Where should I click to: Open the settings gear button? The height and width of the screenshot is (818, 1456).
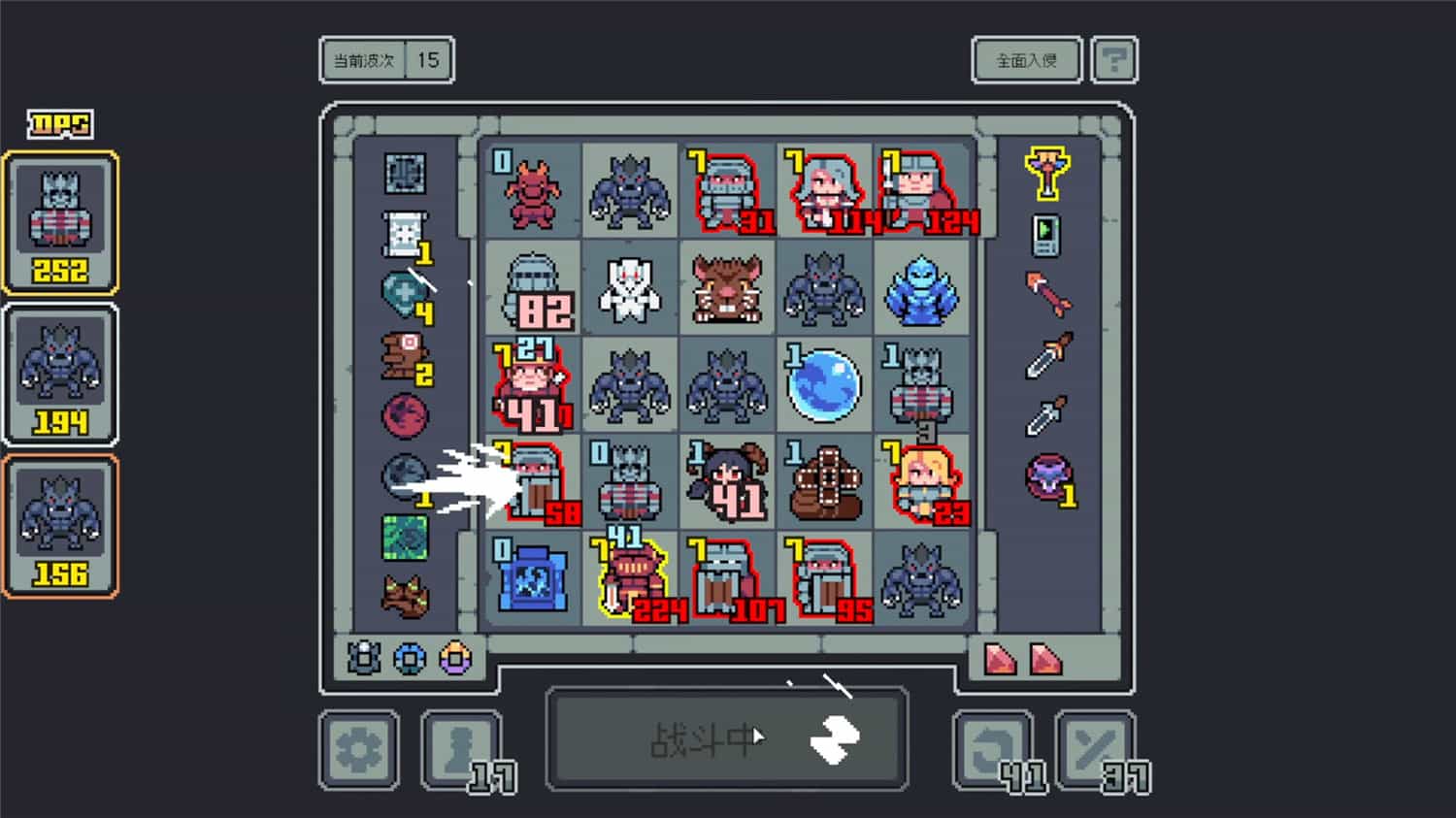click(357, 747)
